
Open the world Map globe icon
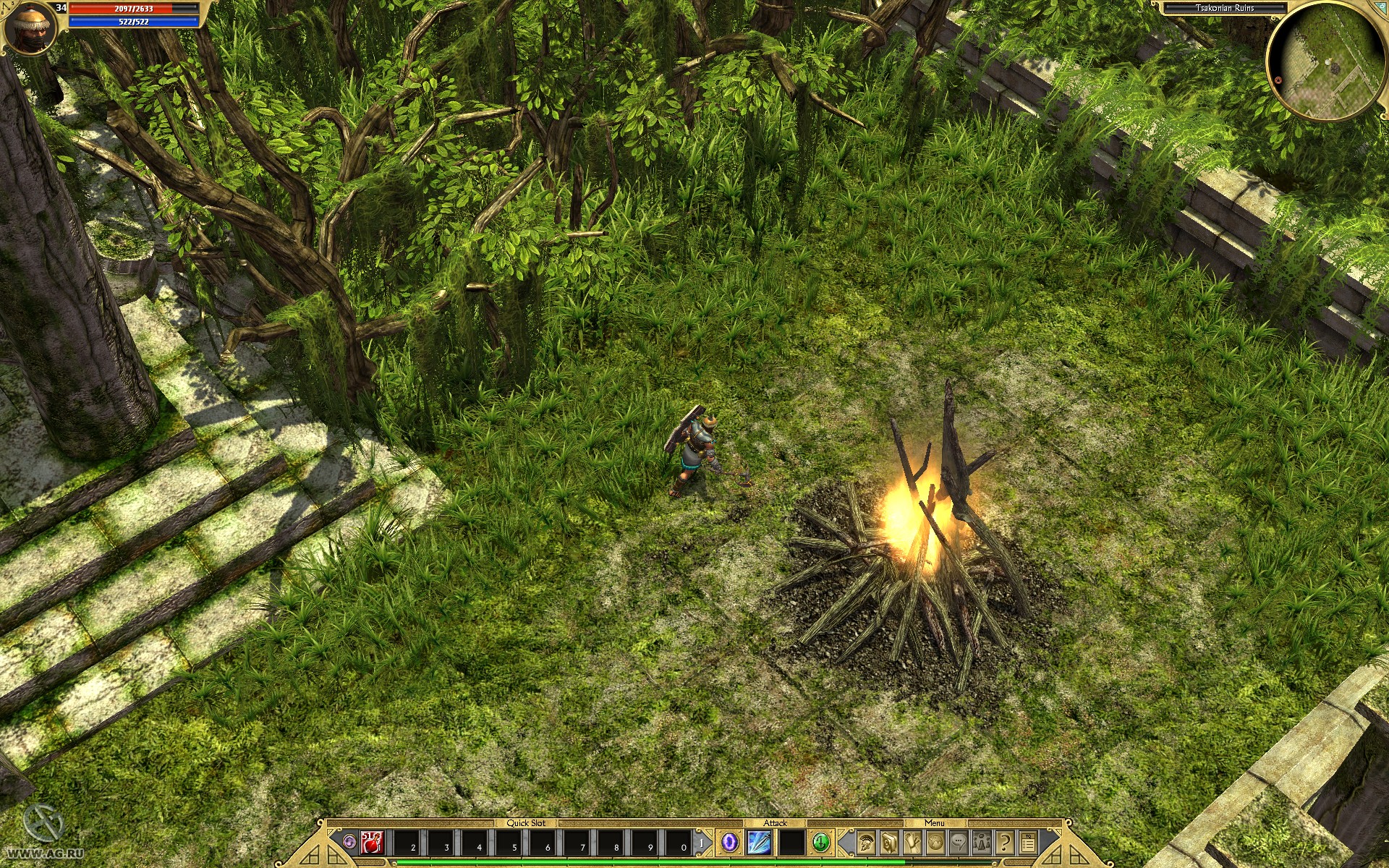935,844
